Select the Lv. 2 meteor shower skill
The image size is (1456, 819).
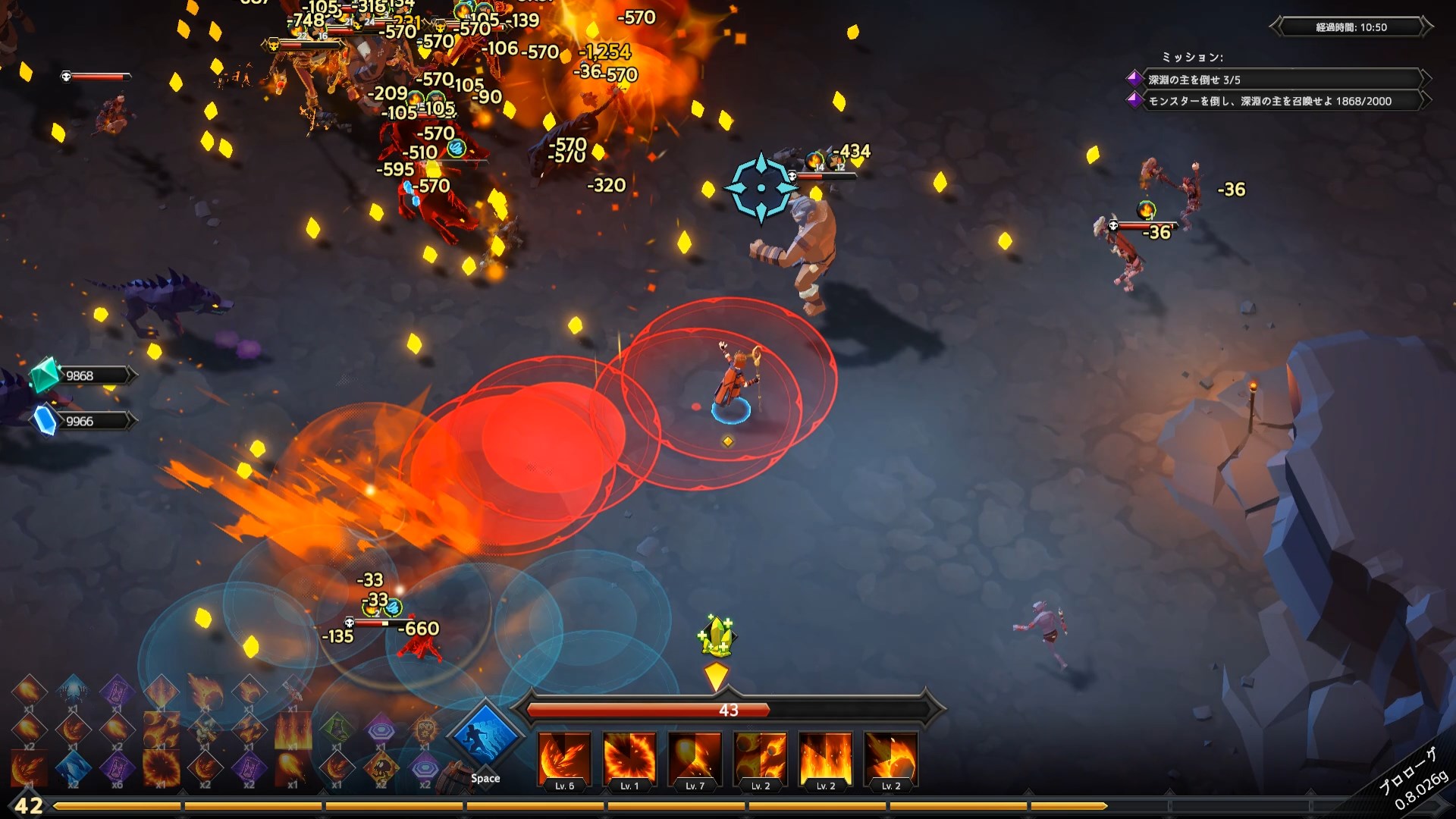pos(761,758)
